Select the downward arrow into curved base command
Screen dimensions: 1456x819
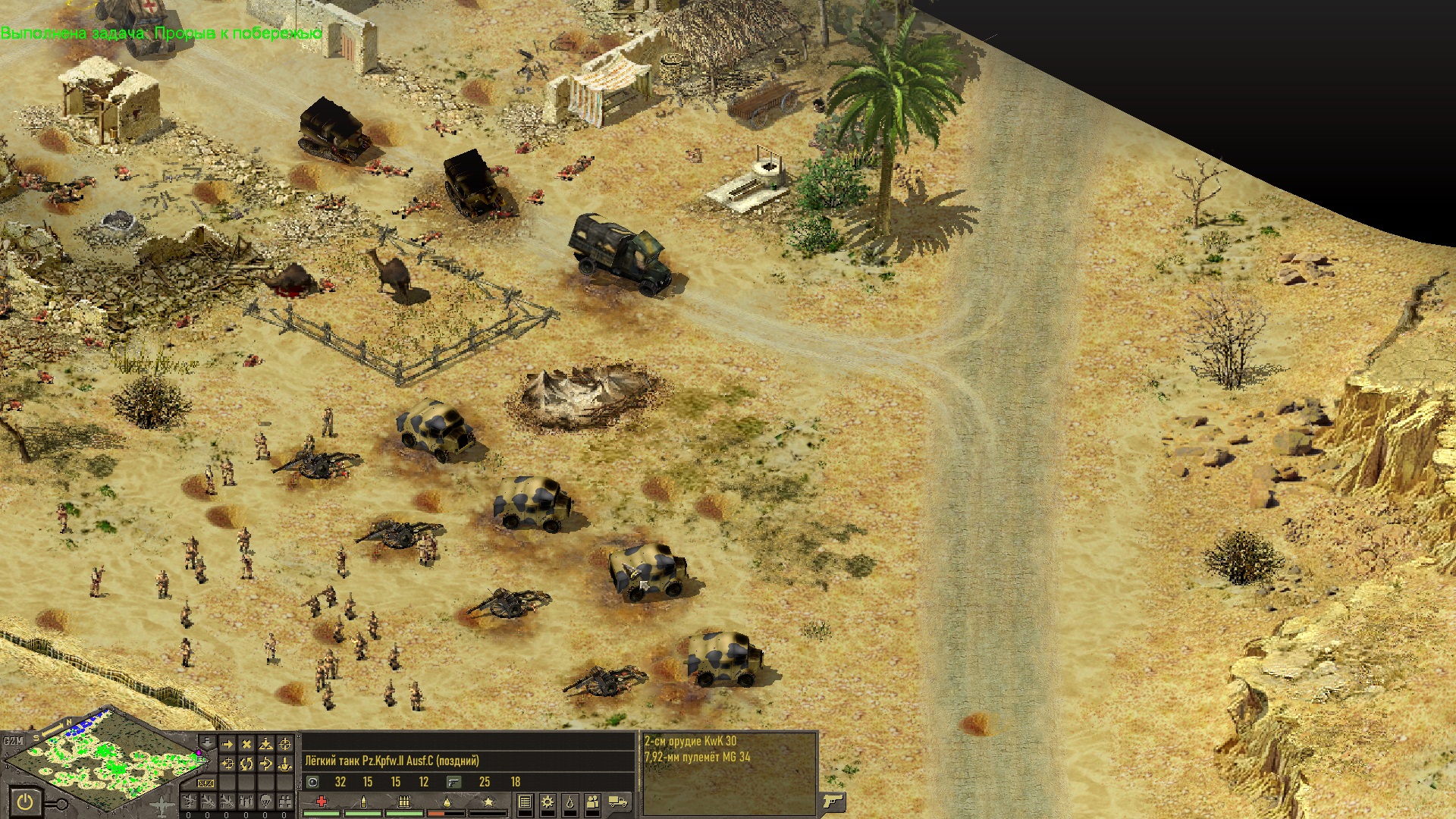coord(285,764)
